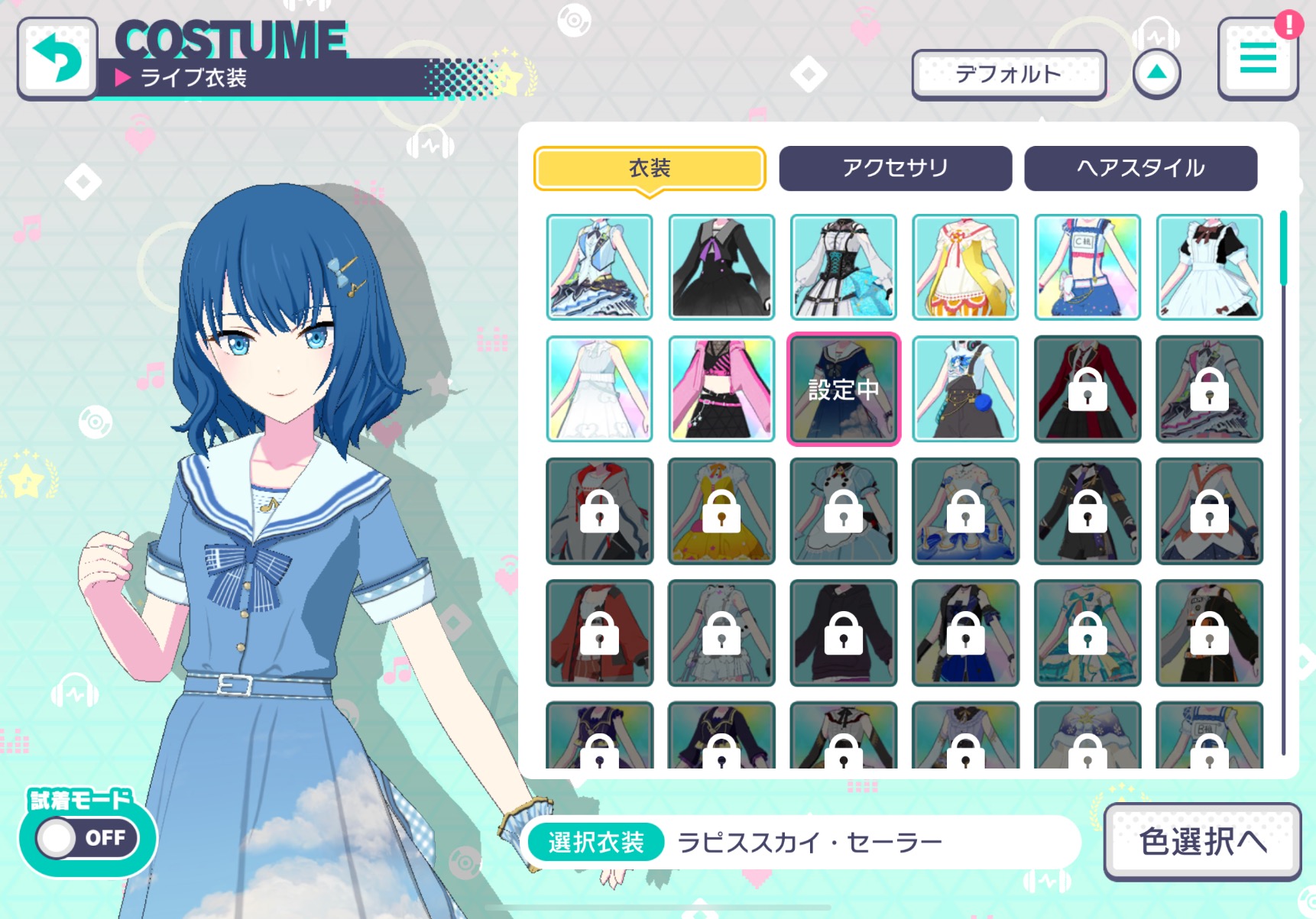The image size is (1316, 919).
Task: Choose the pink jacket costume
Action: pos(721,389)
